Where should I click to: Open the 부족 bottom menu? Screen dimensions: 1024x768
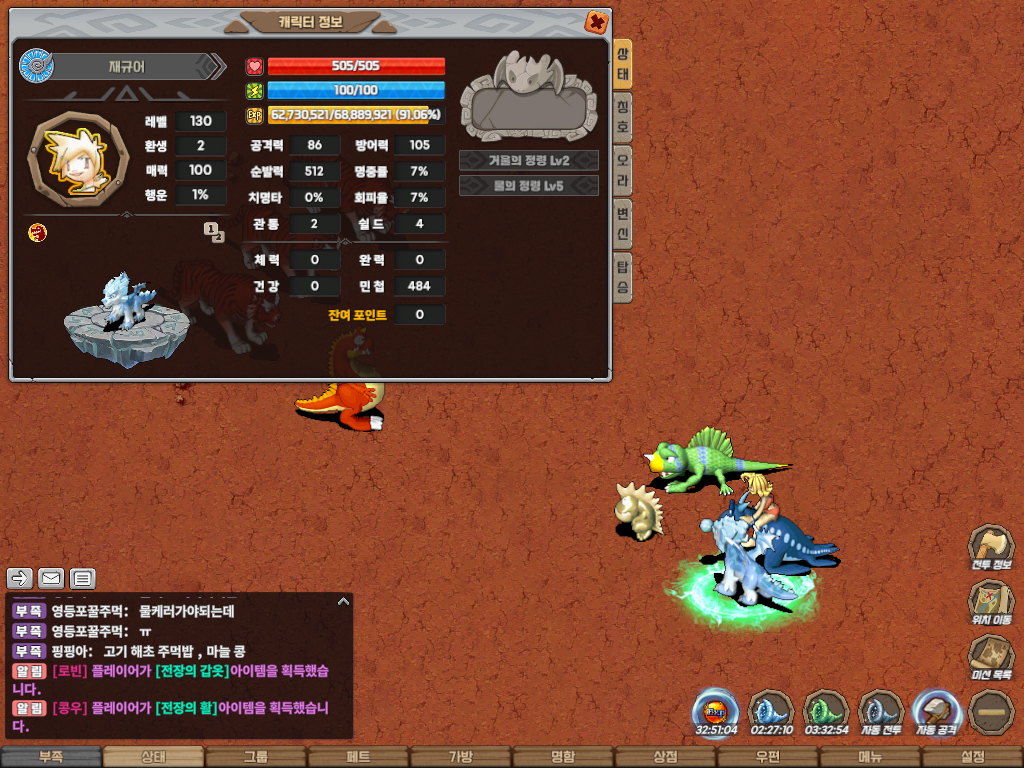point(51,757)
